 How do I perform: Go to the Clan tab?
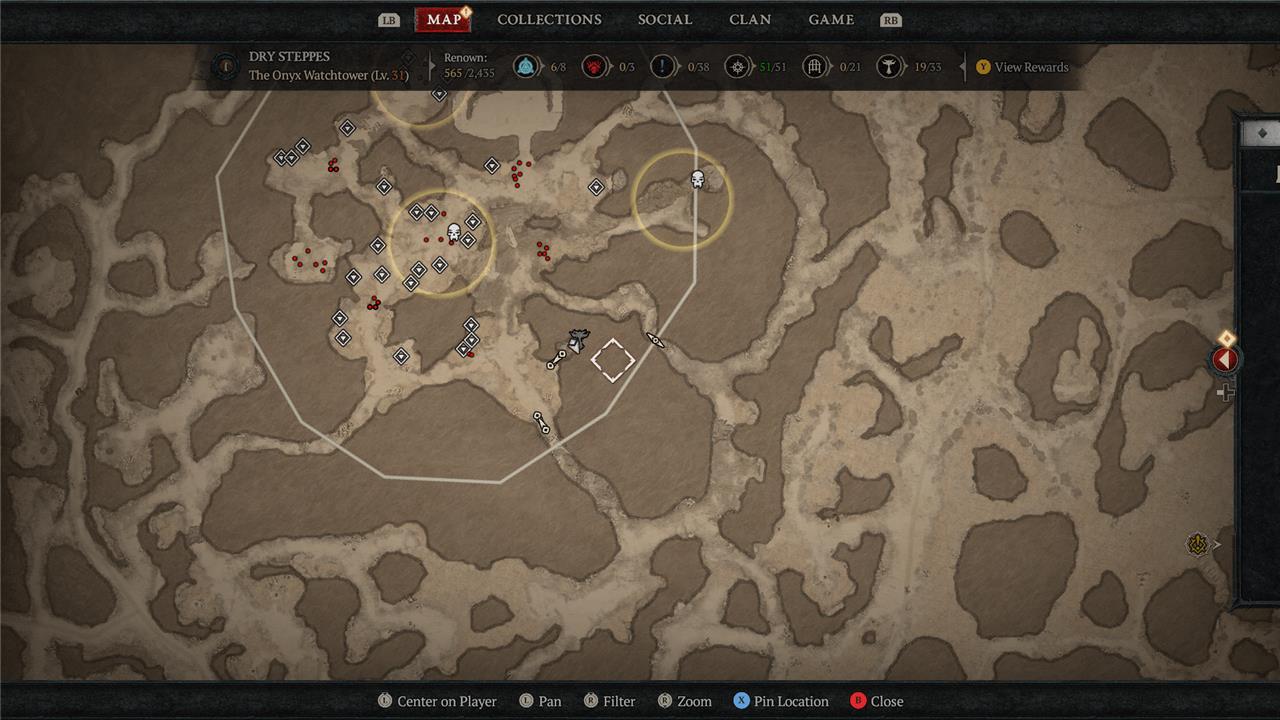tap(750, 19)
